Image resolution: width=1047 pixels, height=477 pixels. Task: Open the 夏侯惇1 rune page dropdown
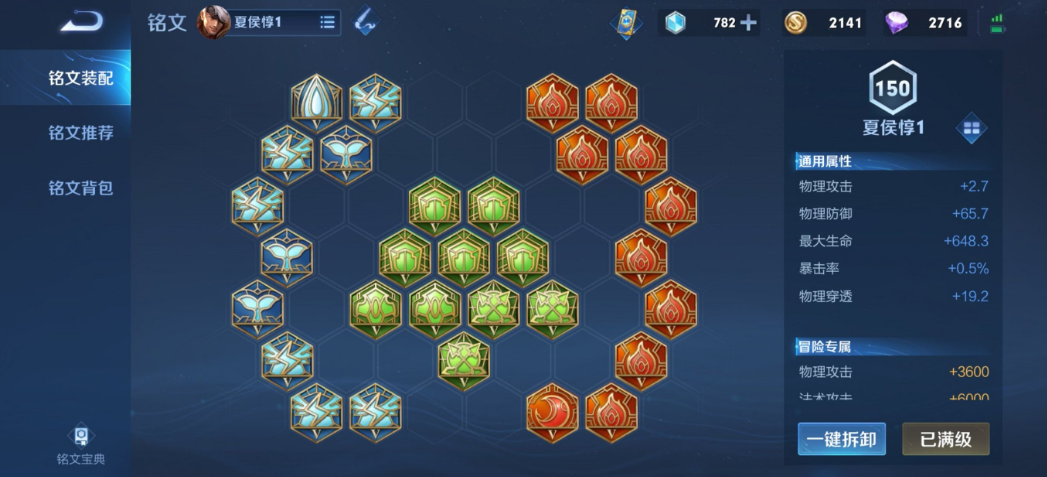point(327,22)
